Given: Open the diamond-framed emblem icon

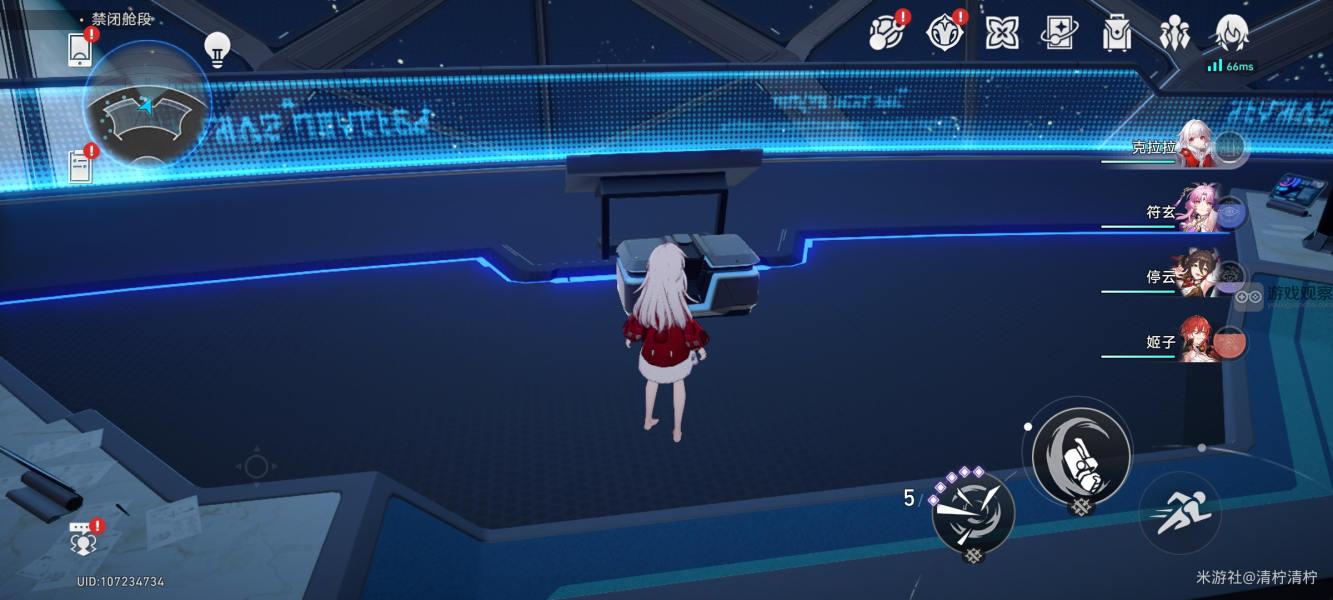Looking at the screenshot, I should coord(943,34).
